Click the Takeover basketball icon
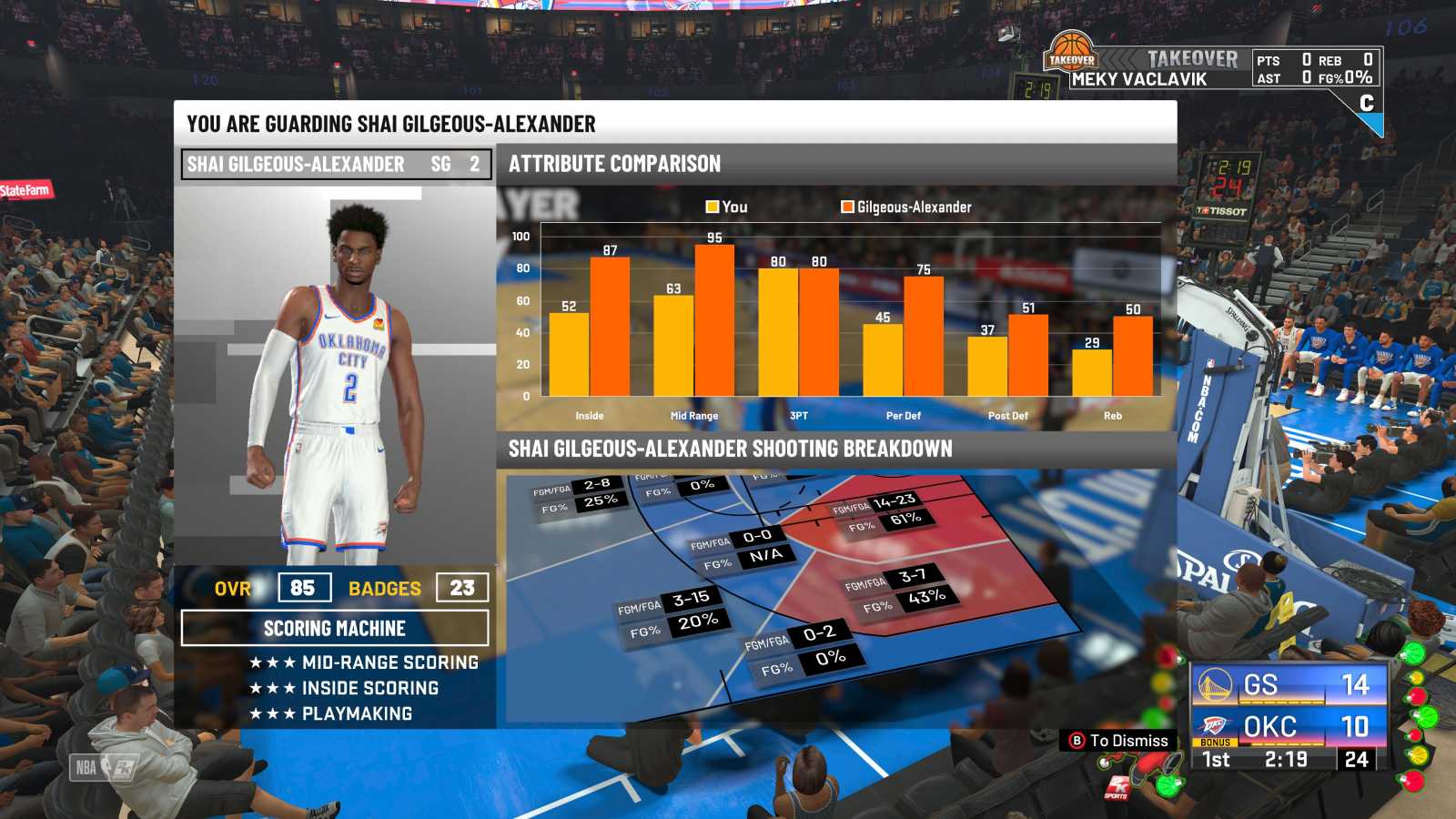Viewport: 1456px width, 819px height. click(1071, 53)
